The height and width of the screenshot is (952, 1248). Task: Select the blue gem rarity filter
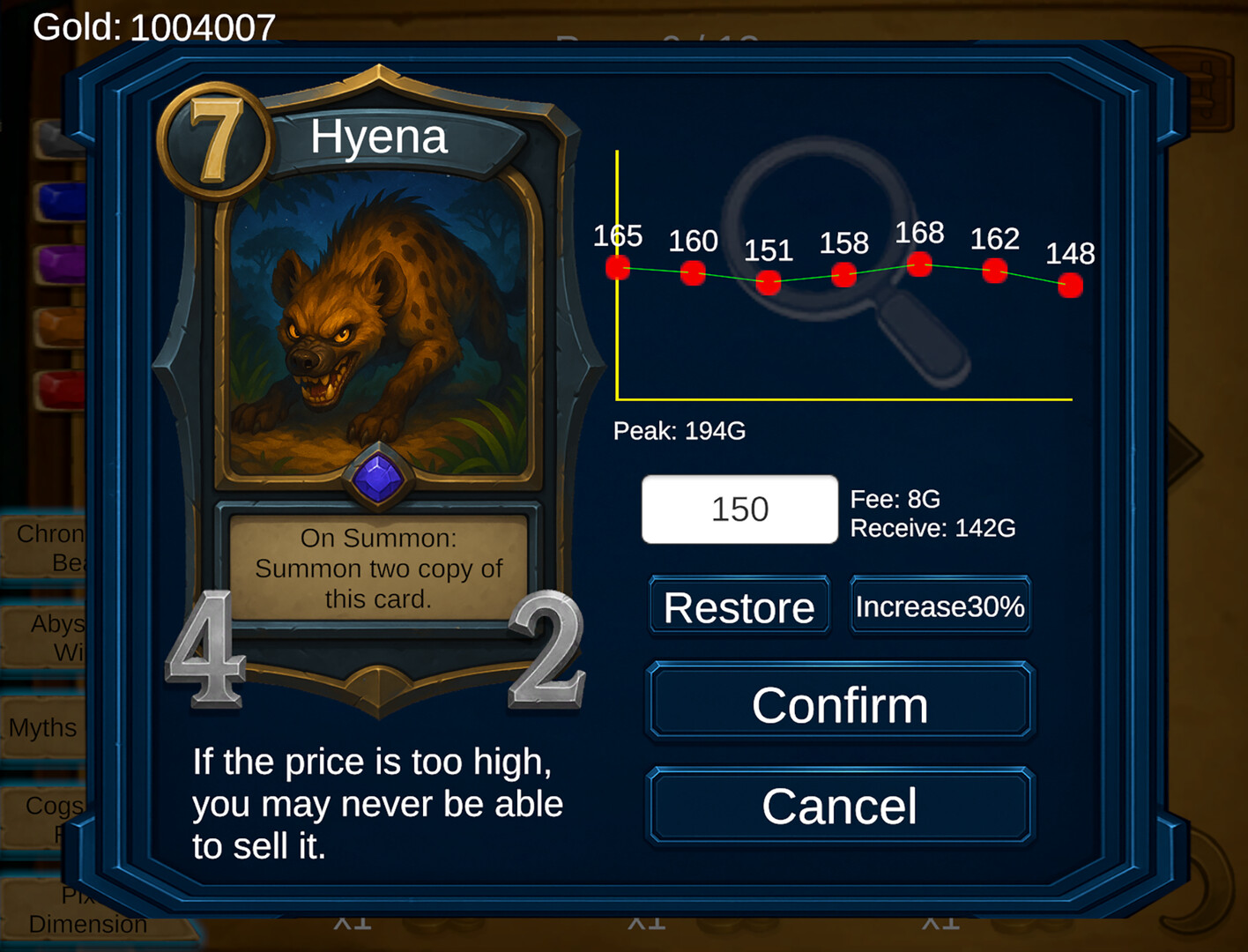pos(62,201)
